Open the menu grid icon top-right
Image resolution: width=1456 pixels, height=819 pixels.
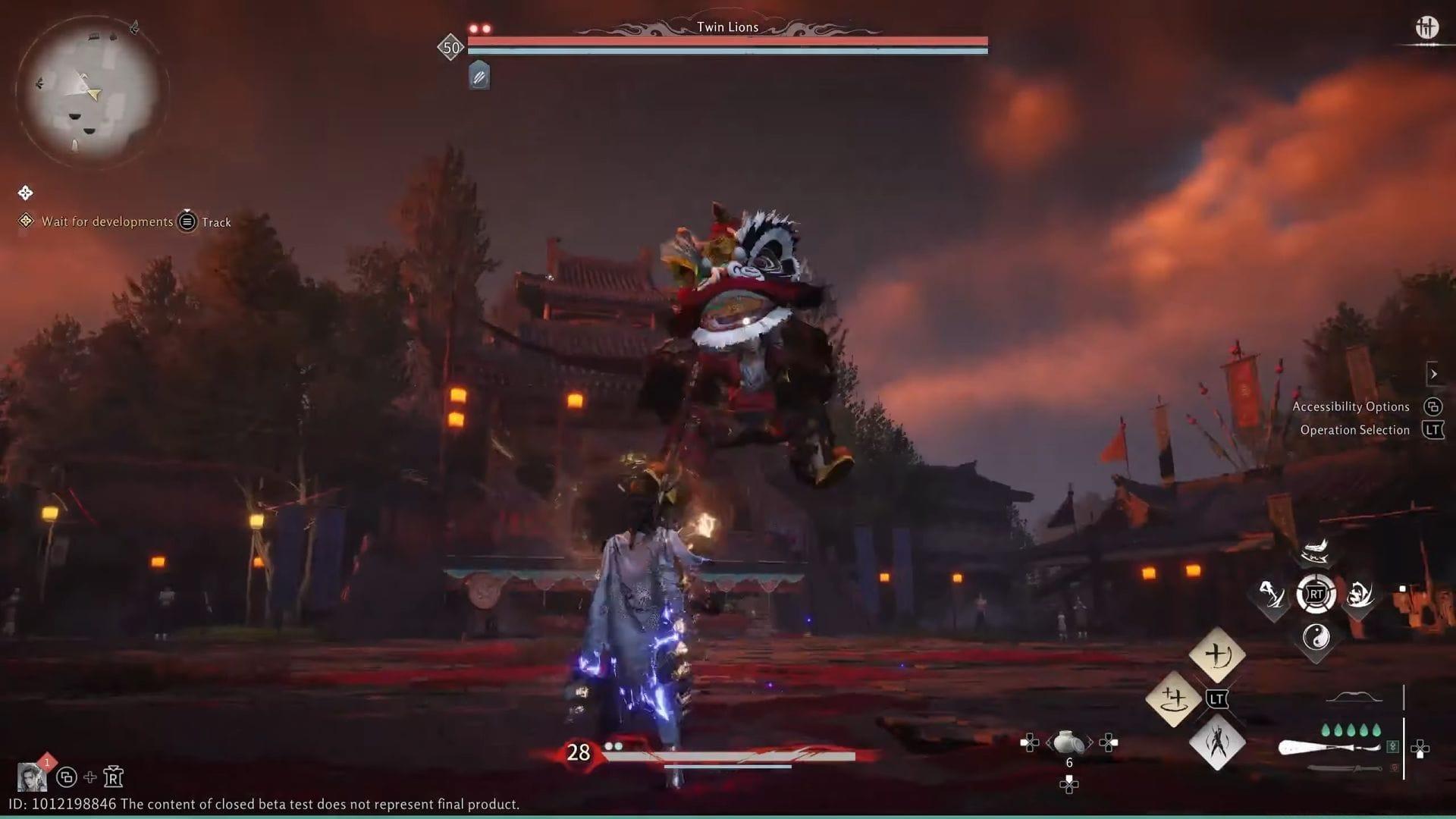(1429, 27)
